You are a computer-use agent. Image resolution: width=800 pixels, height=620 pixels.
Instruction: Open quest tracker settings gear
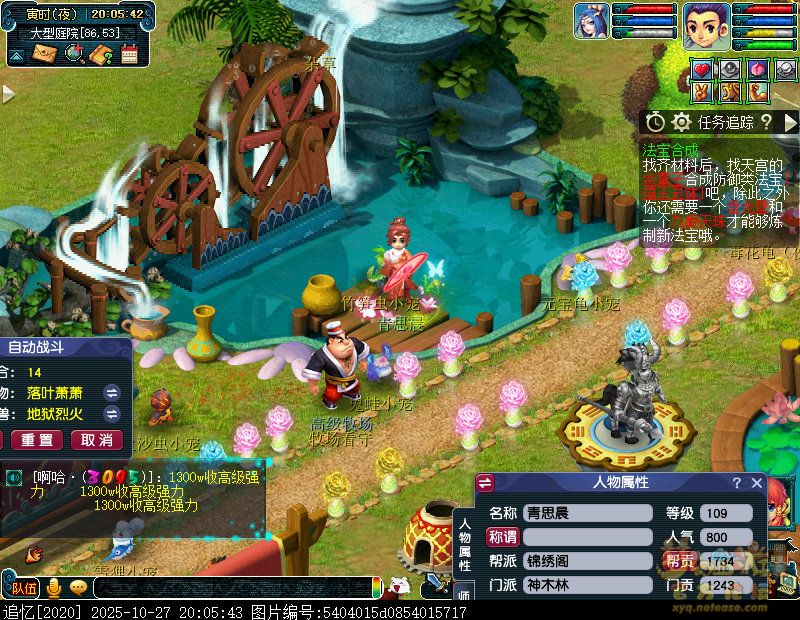point(681,122)
